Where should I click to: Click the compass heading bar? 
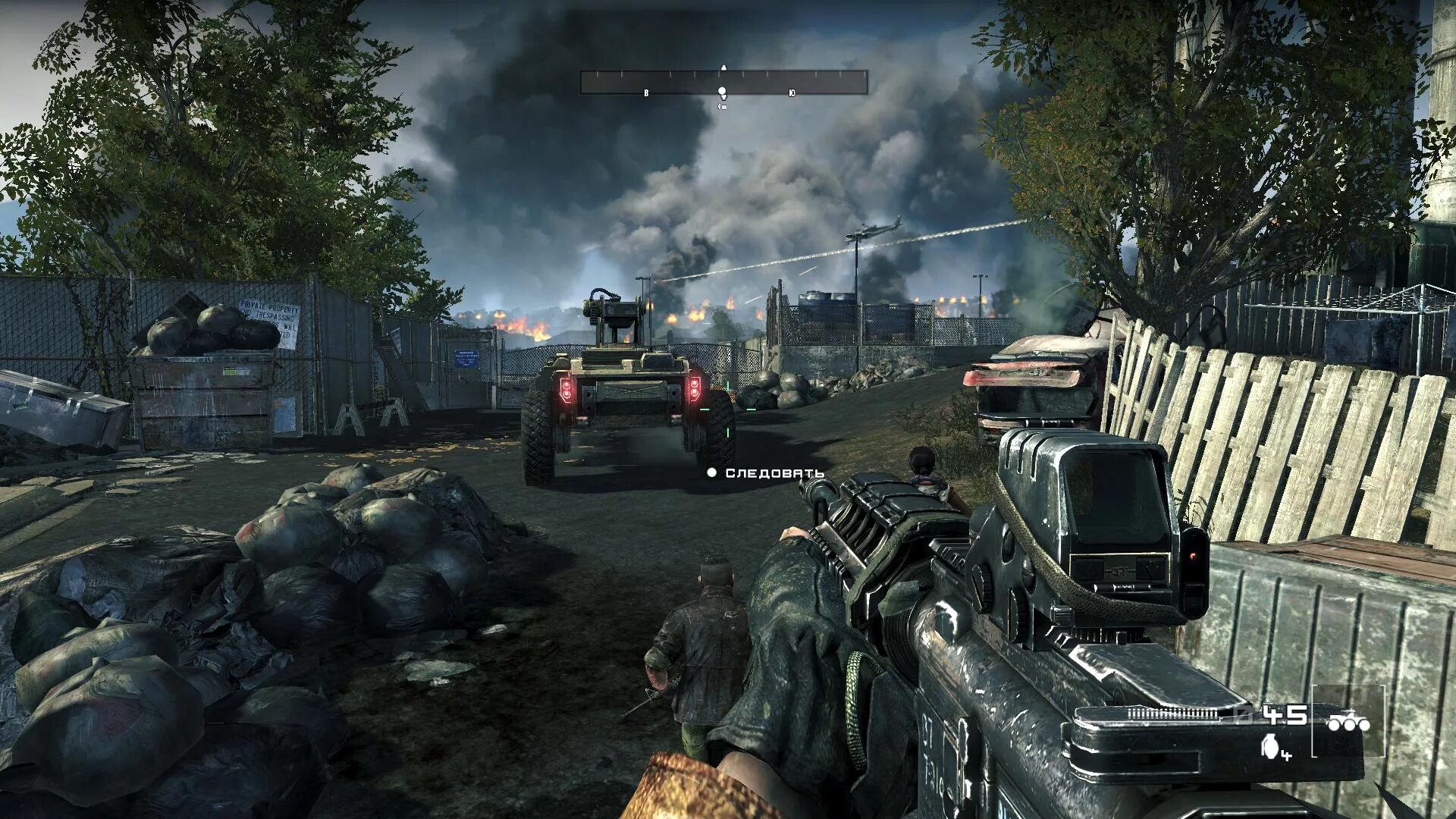tap(723, 82)
